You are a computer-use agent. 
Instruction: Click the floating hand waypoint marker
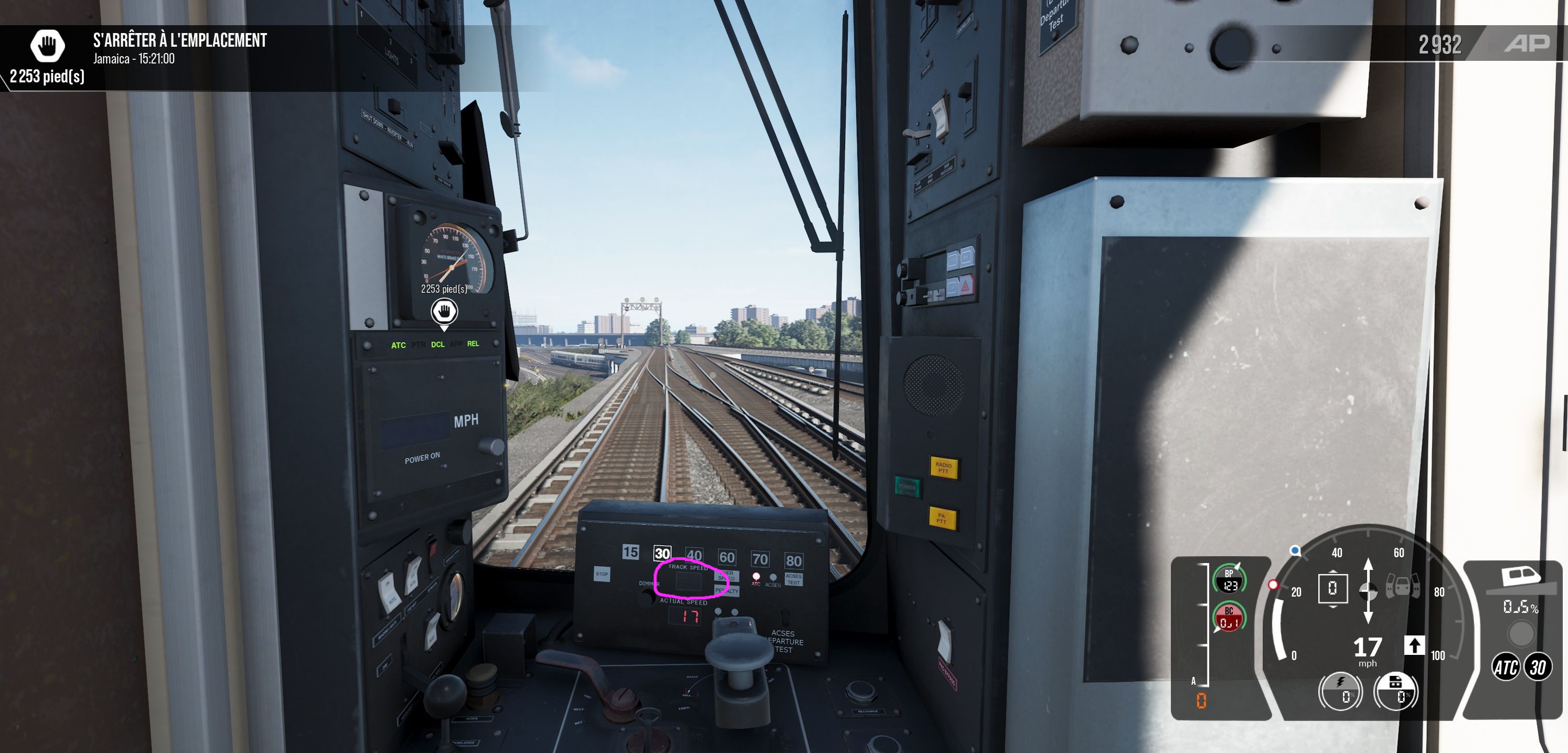click(444, 312)
